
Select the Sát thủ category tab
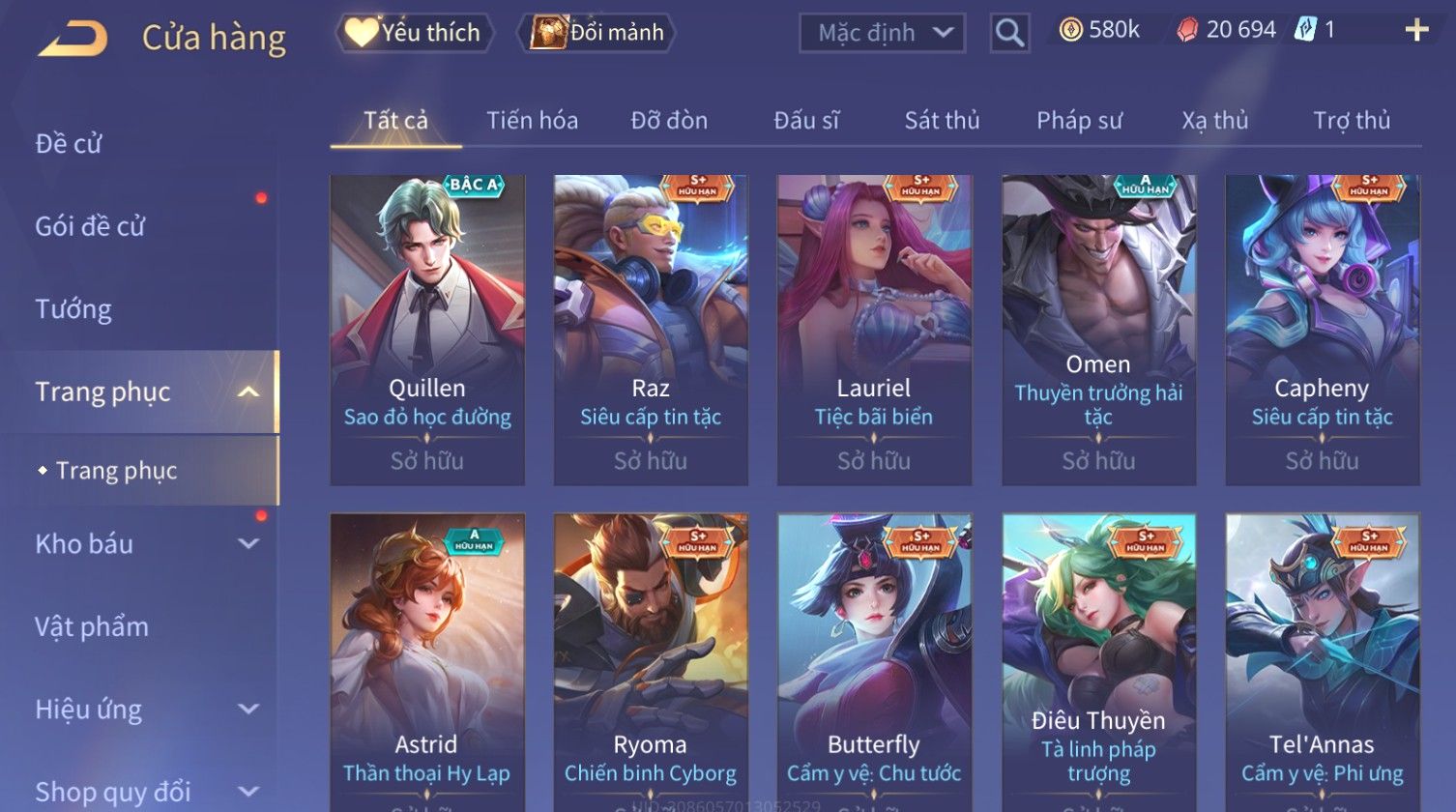point(942,121)
